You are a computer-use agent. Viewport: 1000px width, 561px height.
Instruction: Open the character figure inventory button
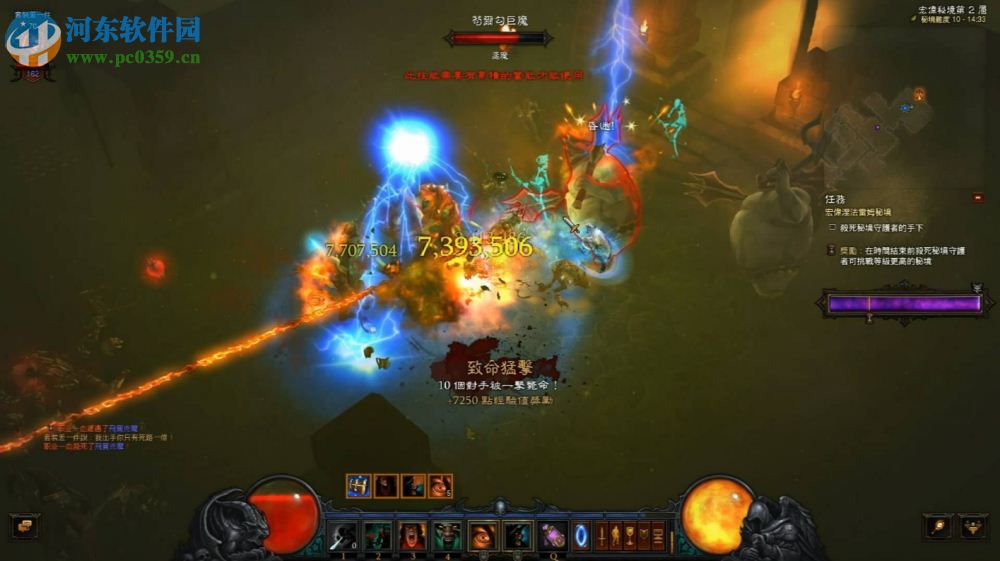(616, 536)
